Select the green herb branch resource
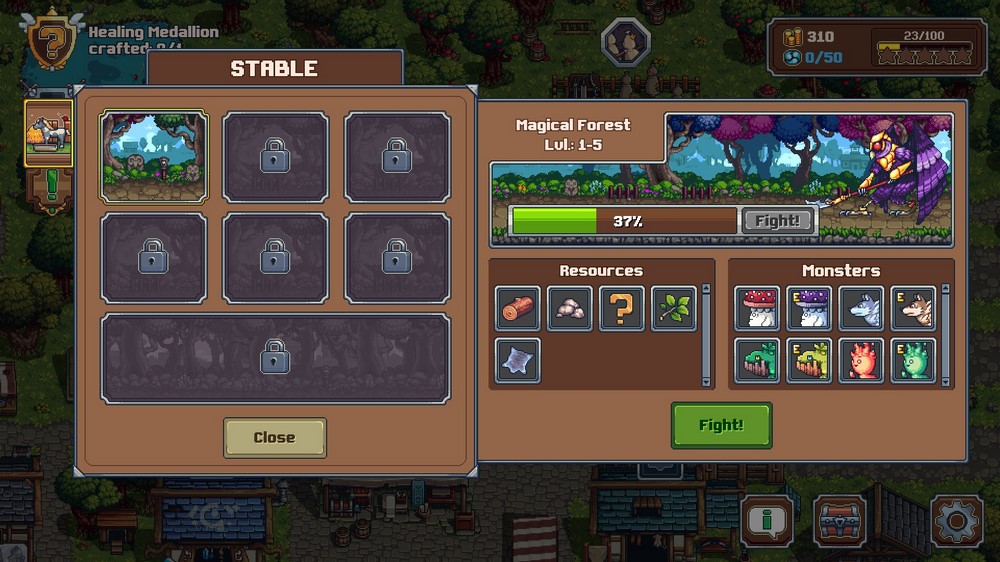Image resolution: width=1000 pixels, height=562 pixels. click(x=673, y=309)
